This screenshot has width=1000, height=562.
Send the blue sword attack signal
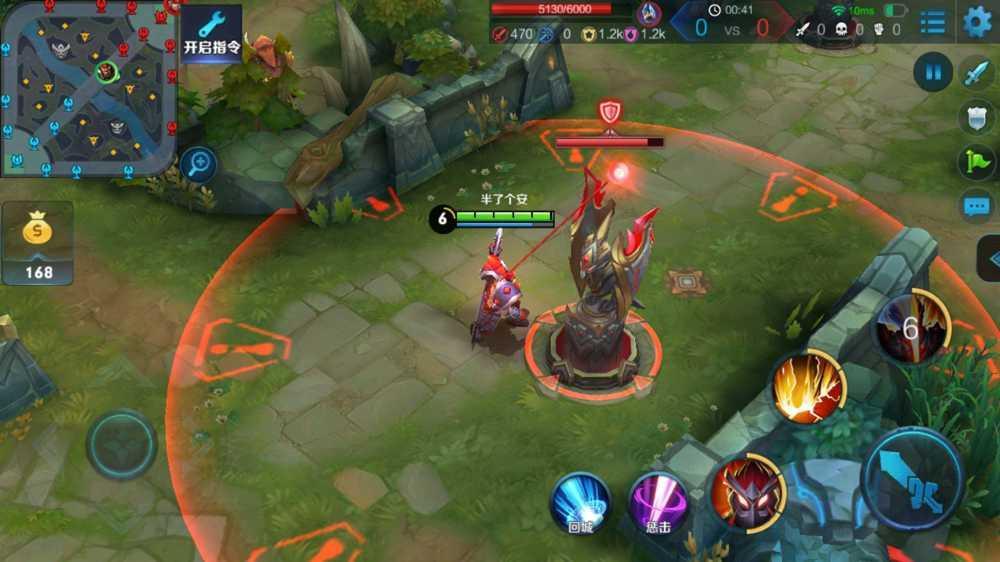pyautogui.click(x=976, y=72)
